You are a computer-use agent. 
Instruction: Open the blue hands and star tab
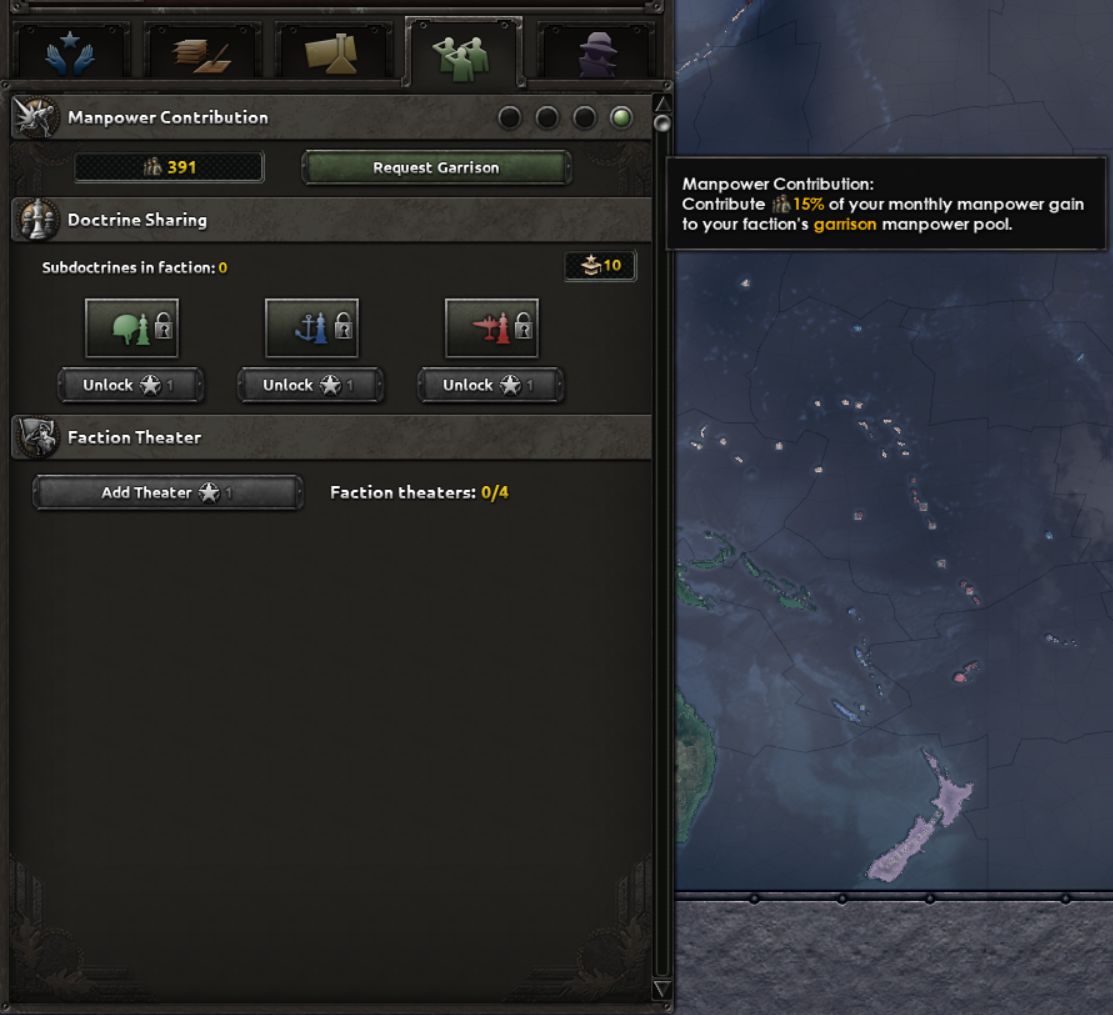70,52
